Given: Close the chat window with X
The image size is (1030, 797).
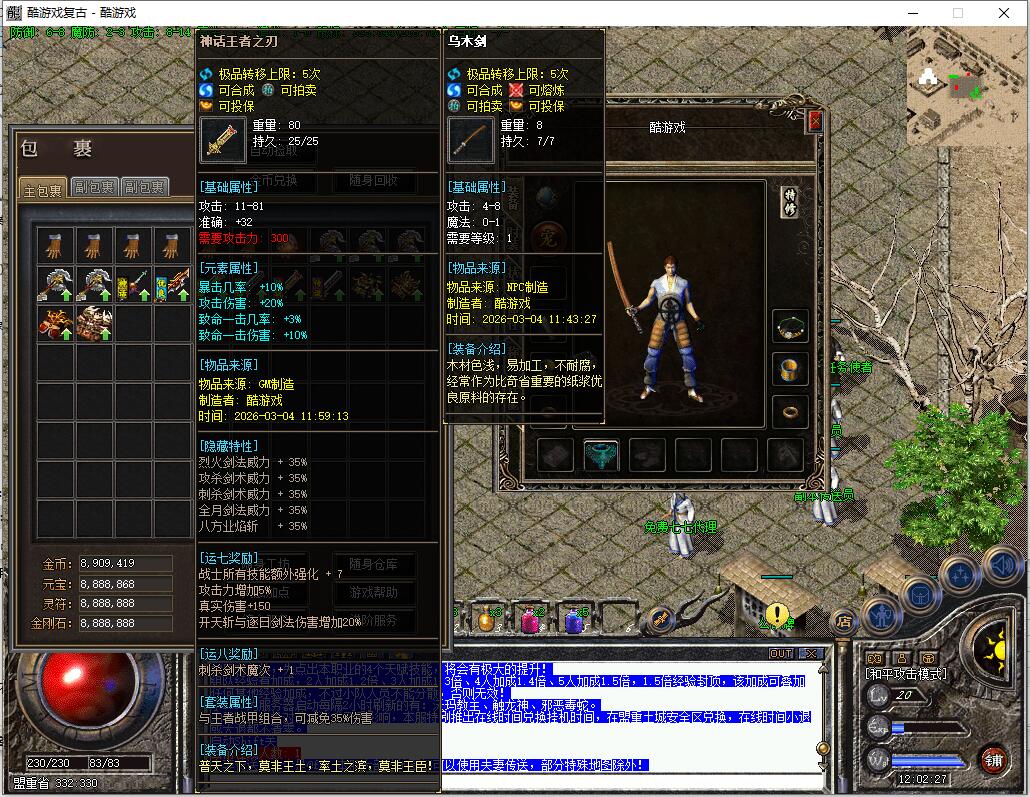Looking at the screenshot, I should [811, 653].
